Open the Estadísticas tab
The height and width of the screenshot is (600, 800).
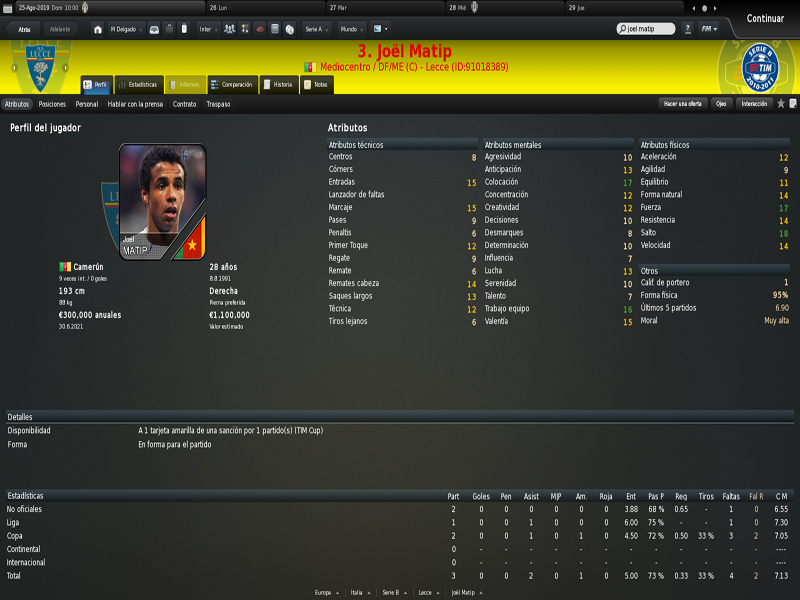point(137,85)
